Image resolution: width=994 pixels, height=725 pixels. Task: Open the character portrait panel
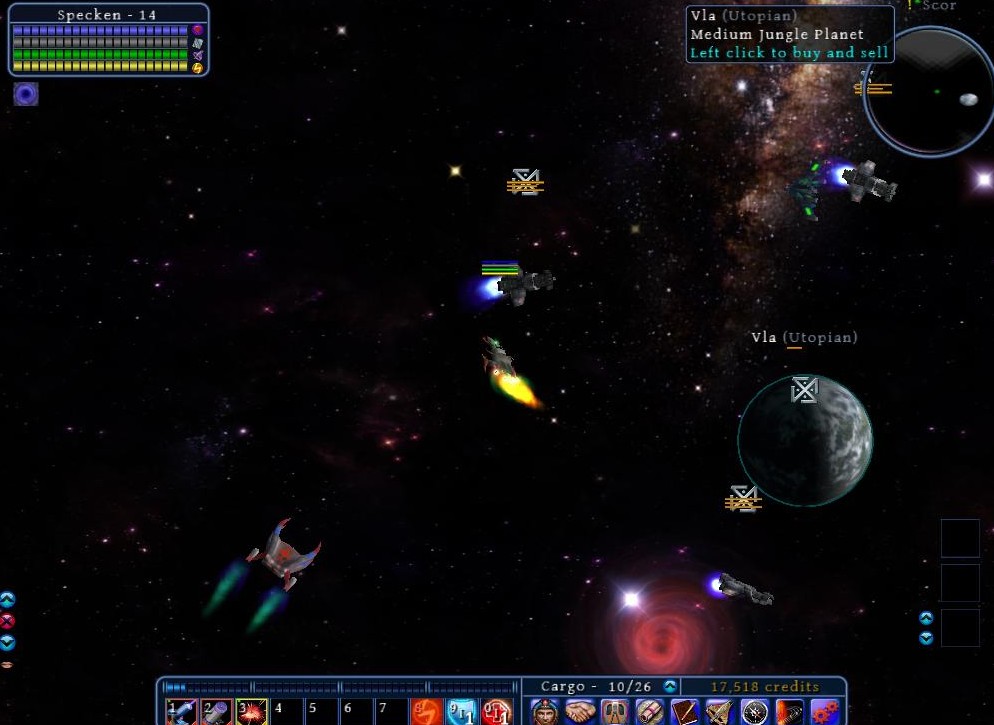[x=544, y=712]
